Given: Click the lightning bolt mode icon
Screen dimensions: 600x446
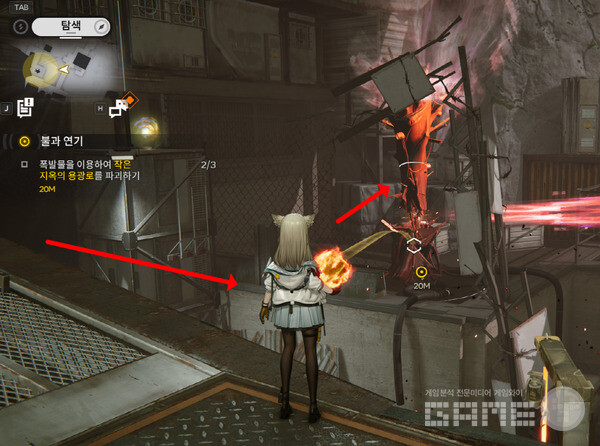Looking at the screenshot, I should pos(20,27).
